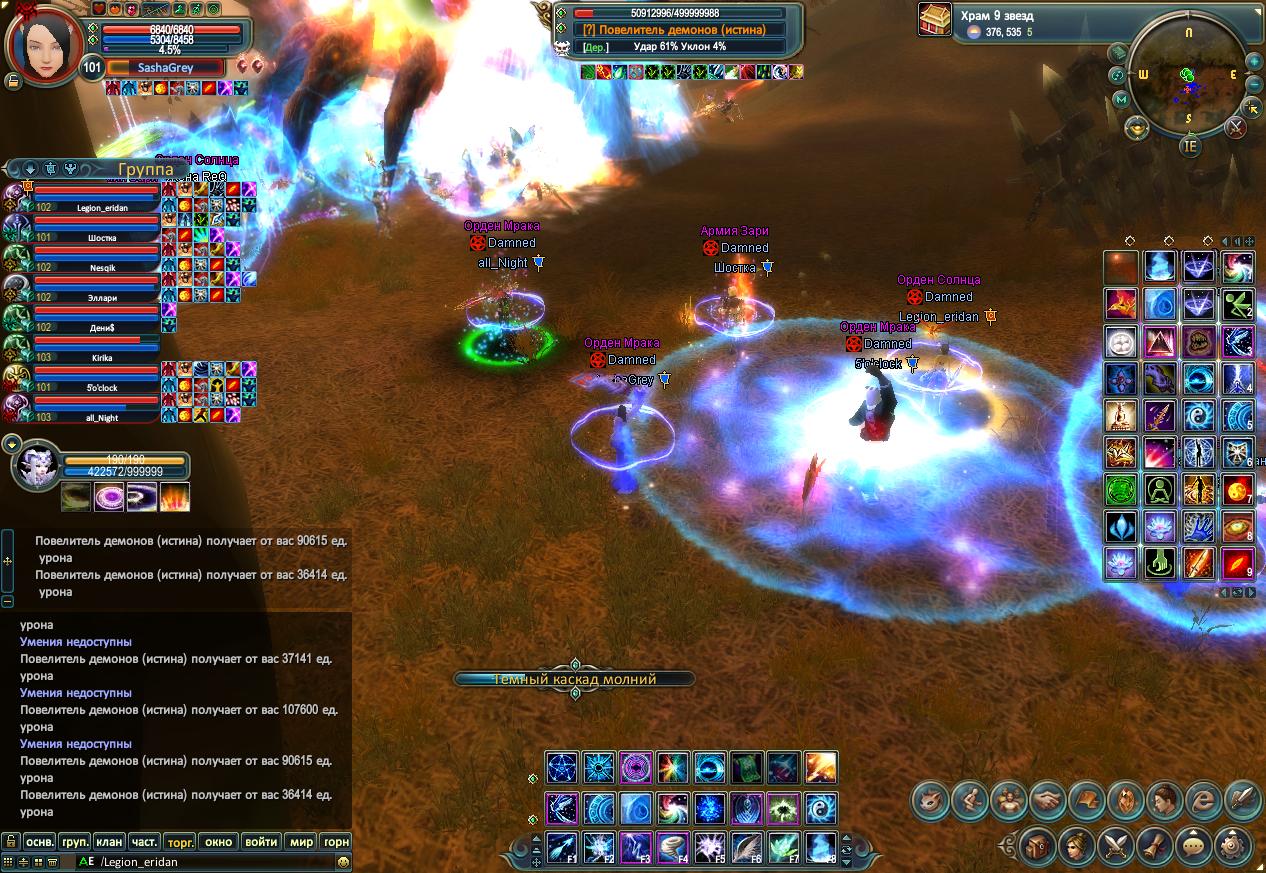Open the gold ingot shop button by minimap
This screenshot has height=873, width=1266.
click(x=1137, y=127)
